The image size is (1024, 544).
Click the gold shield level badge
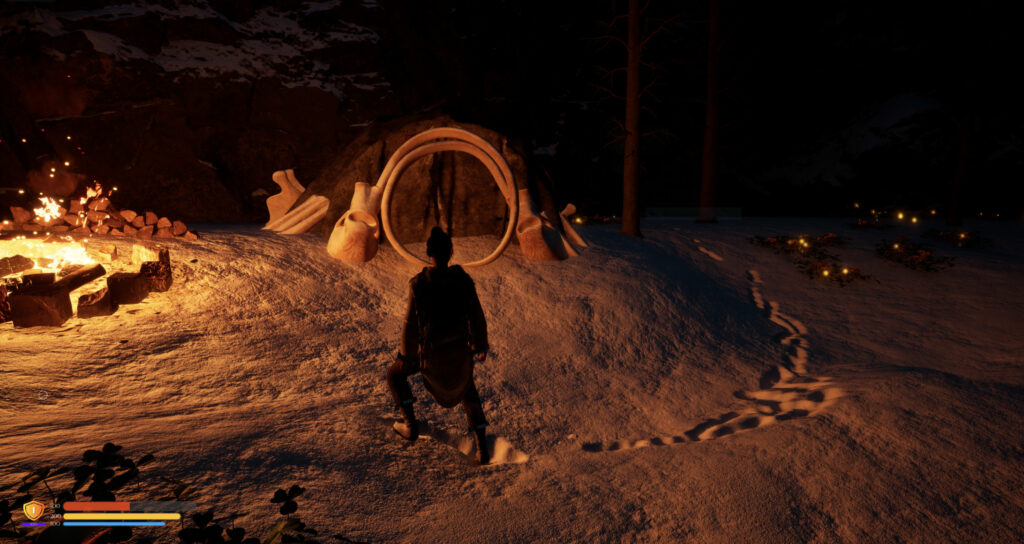pyautogui.click(x=33, y=510)
